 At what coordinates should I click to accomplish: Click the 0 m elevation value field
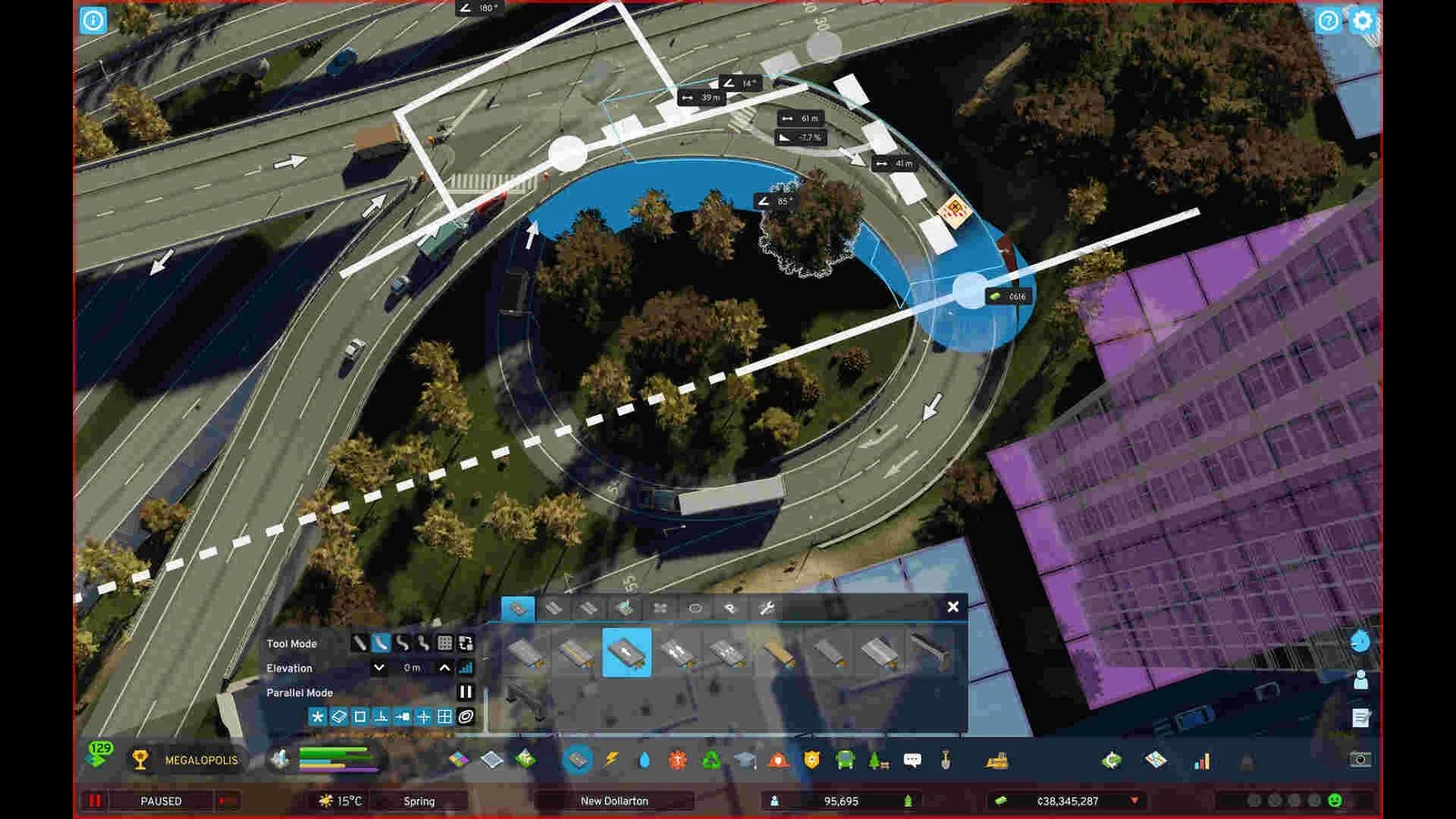[410, 668]
